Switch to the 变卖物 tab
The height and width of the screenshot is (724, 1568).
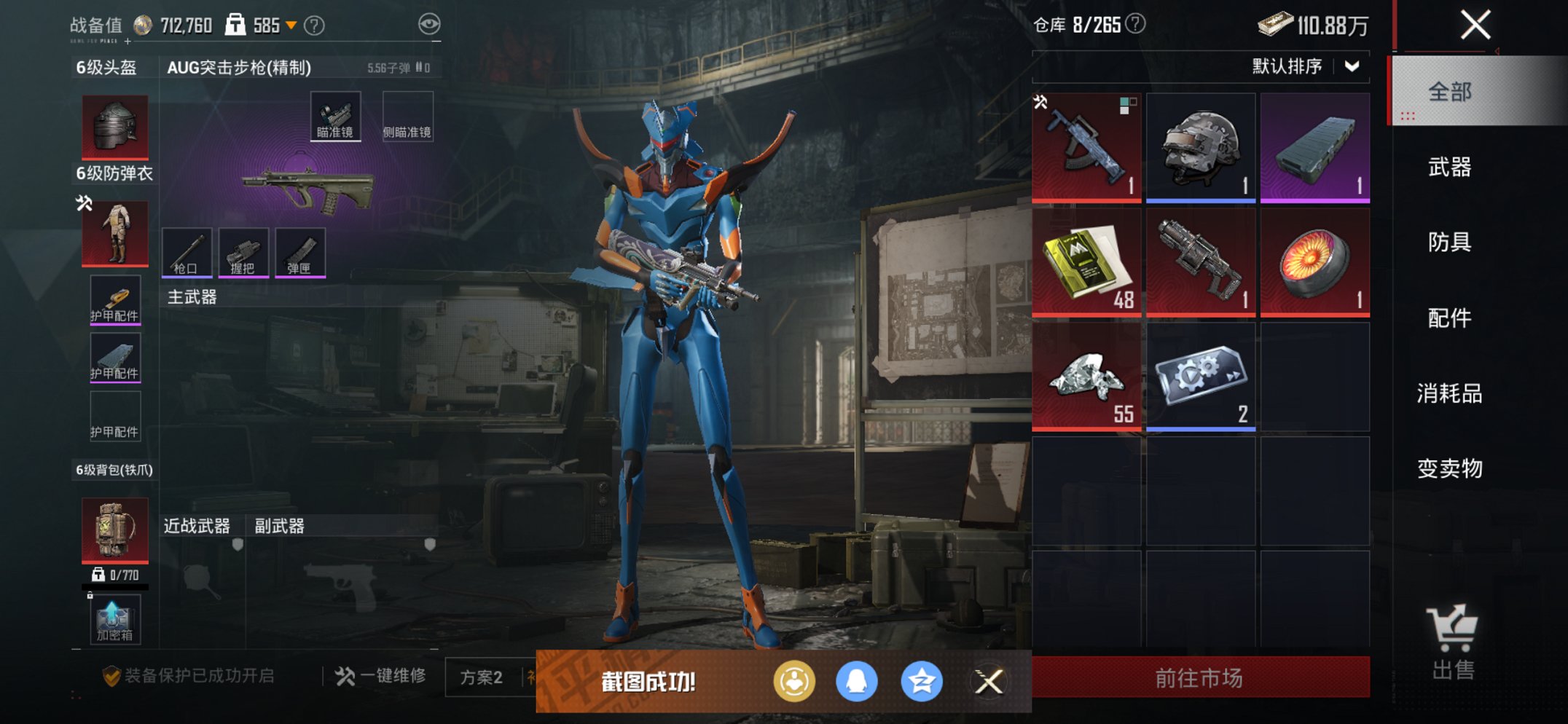coord(1449,468)
